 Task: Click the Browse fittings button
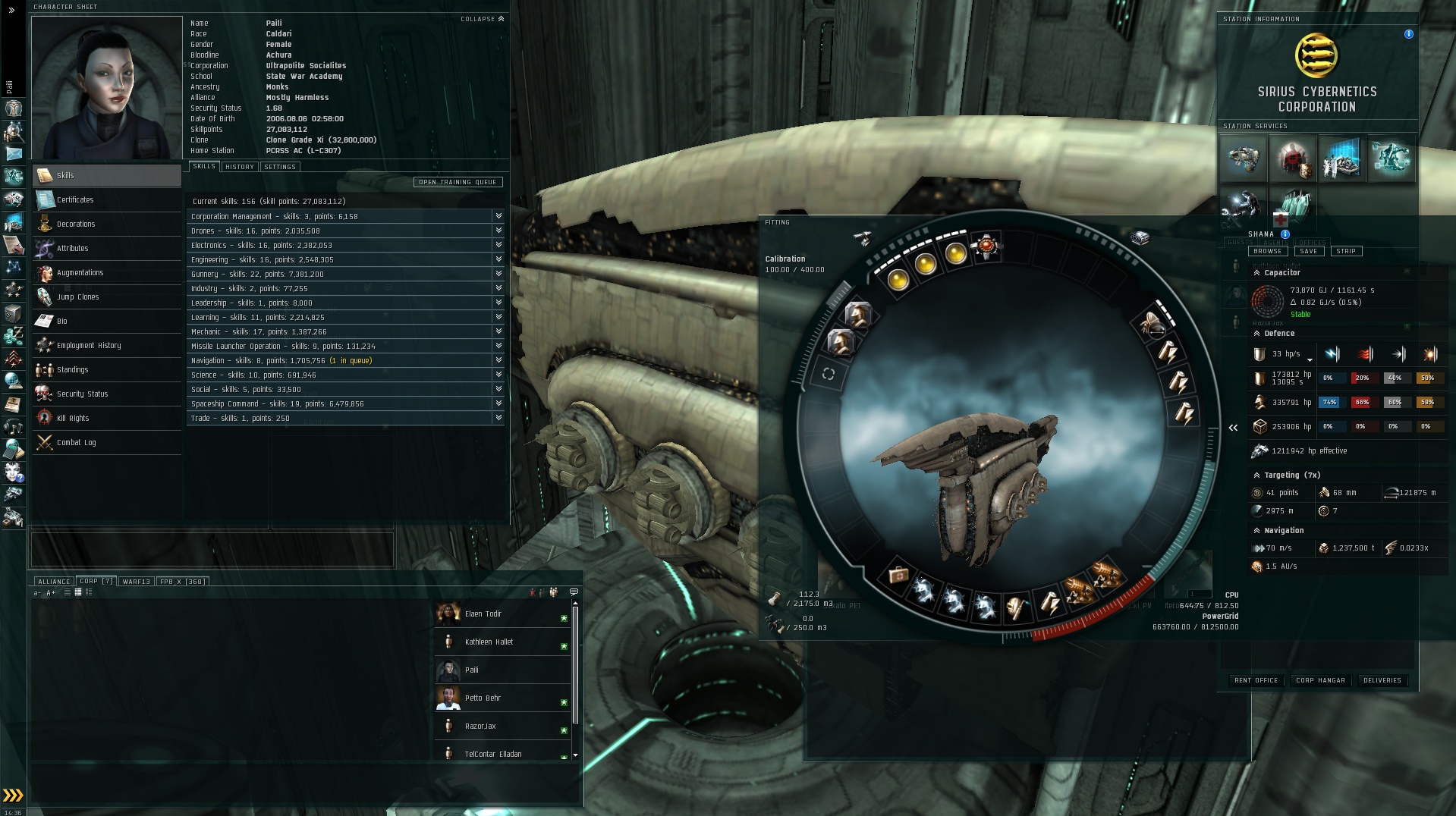(1267, 251)
